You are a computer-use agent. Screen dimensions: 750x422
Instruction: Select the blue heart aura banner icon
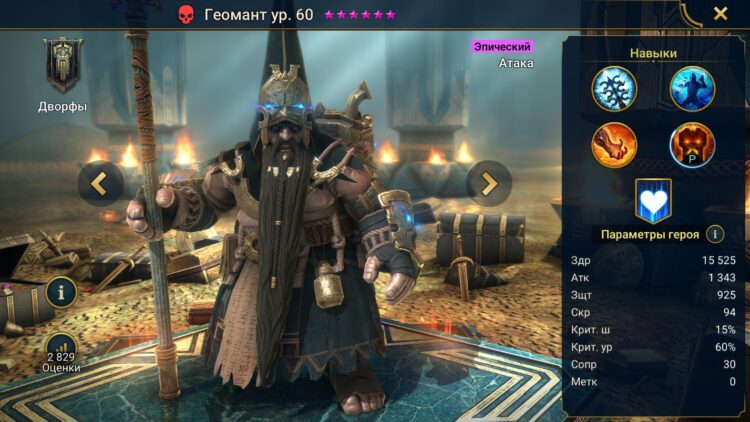653,200
